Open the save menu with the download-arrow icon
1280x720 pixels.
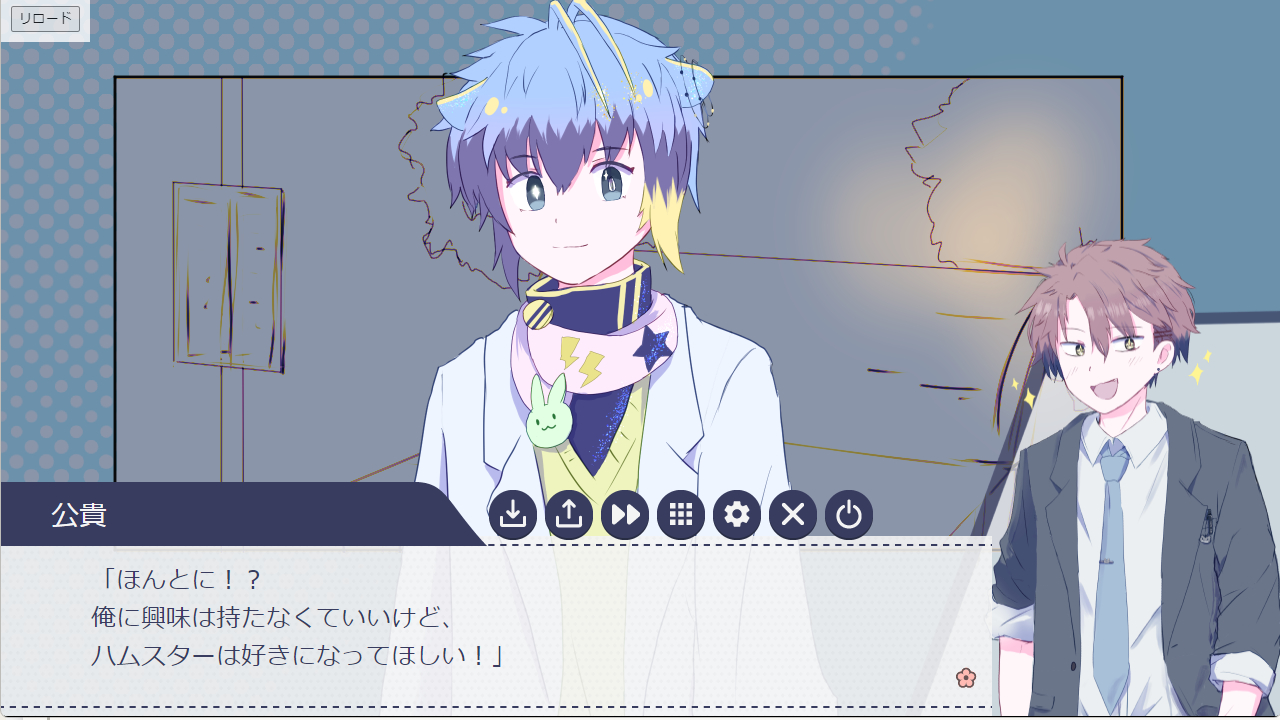(513, 515)
